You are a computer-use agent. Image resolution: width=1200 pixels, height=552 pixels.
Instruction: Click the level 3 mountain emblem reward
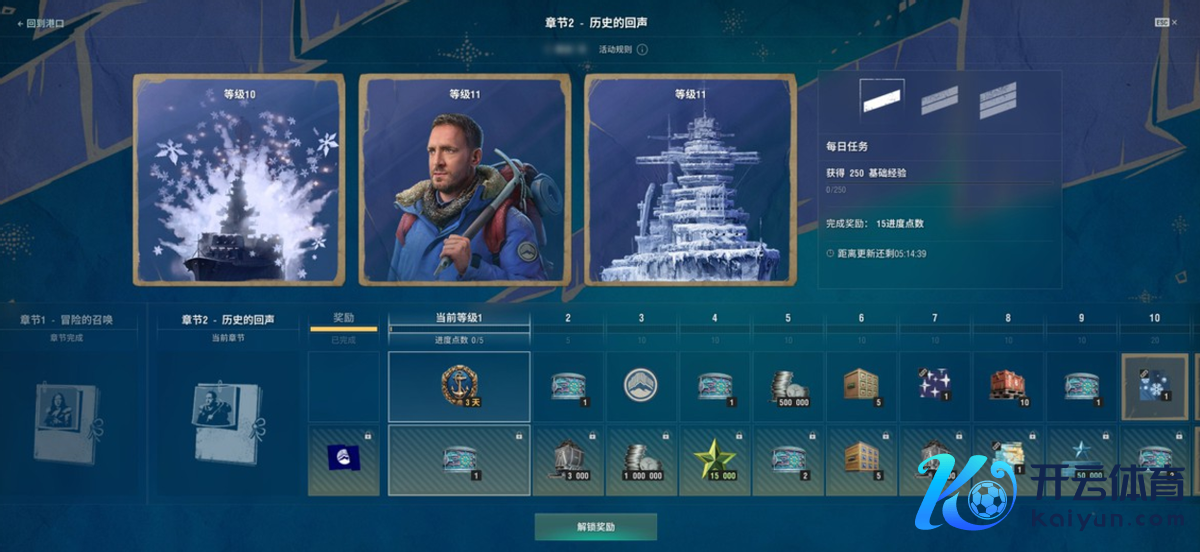click(641, 386)
